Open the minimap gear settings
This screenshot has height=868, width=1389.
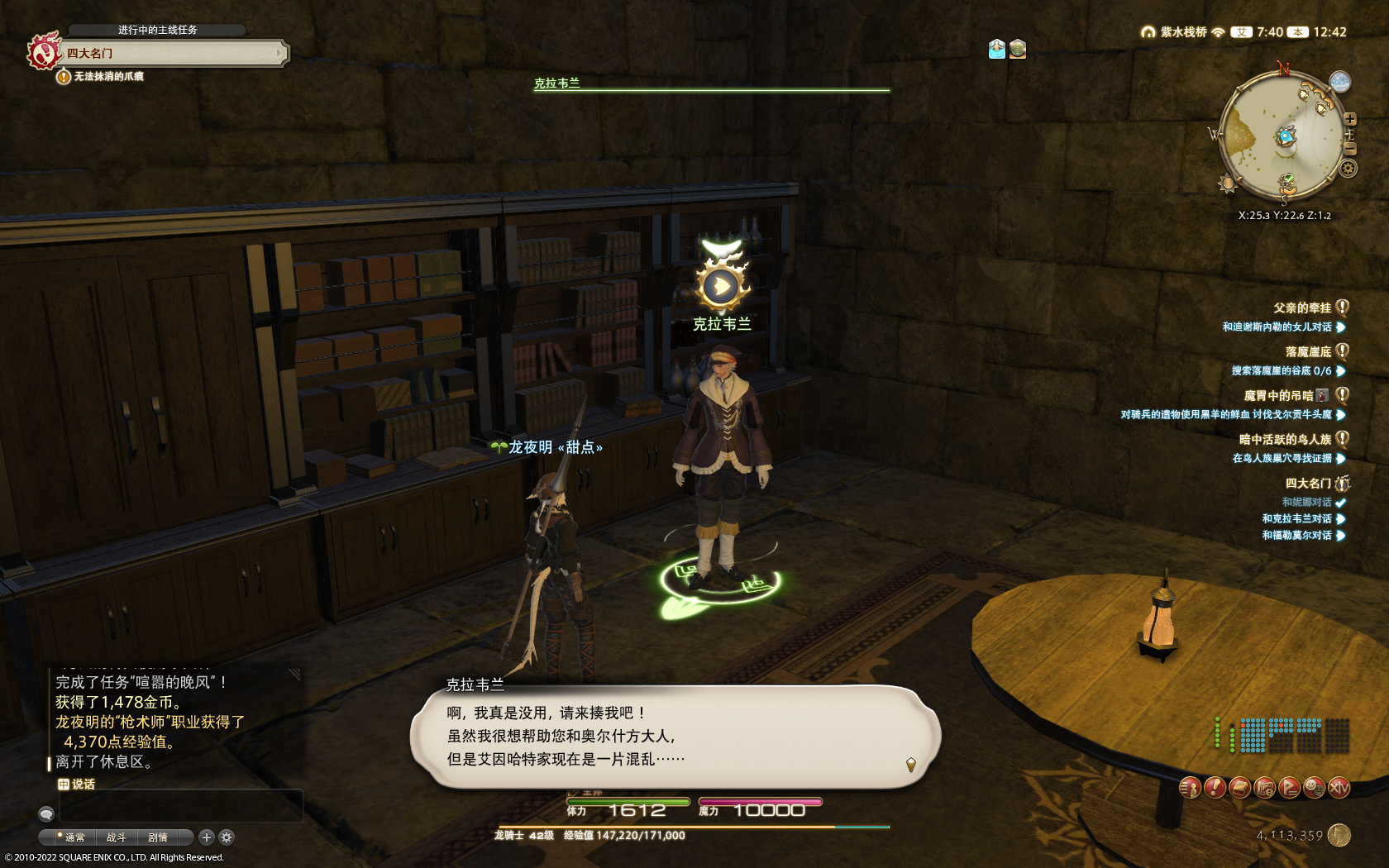[x=1348, y=169]
